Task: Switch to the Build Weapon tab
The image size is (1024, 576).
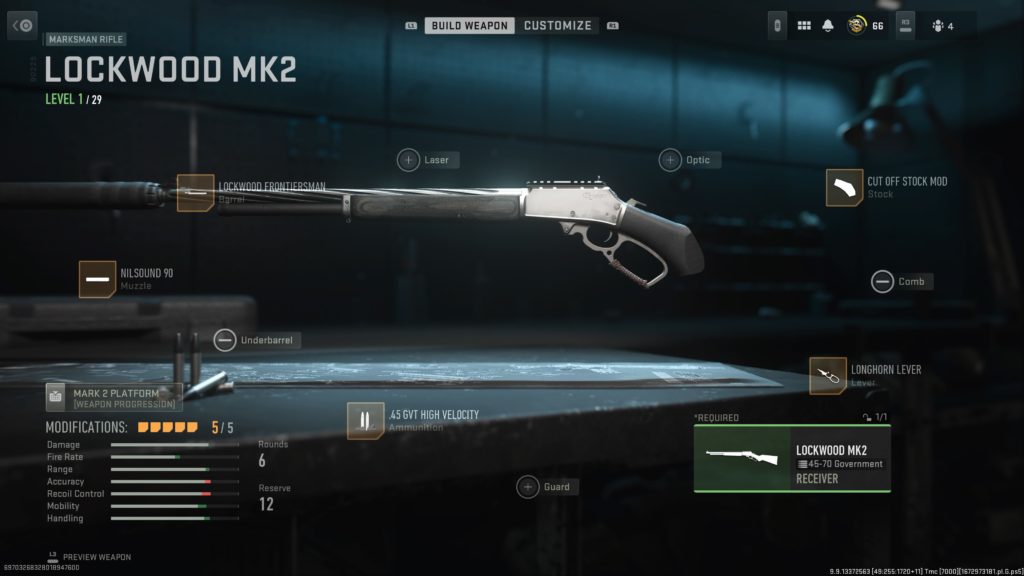Action: point(470,25)
